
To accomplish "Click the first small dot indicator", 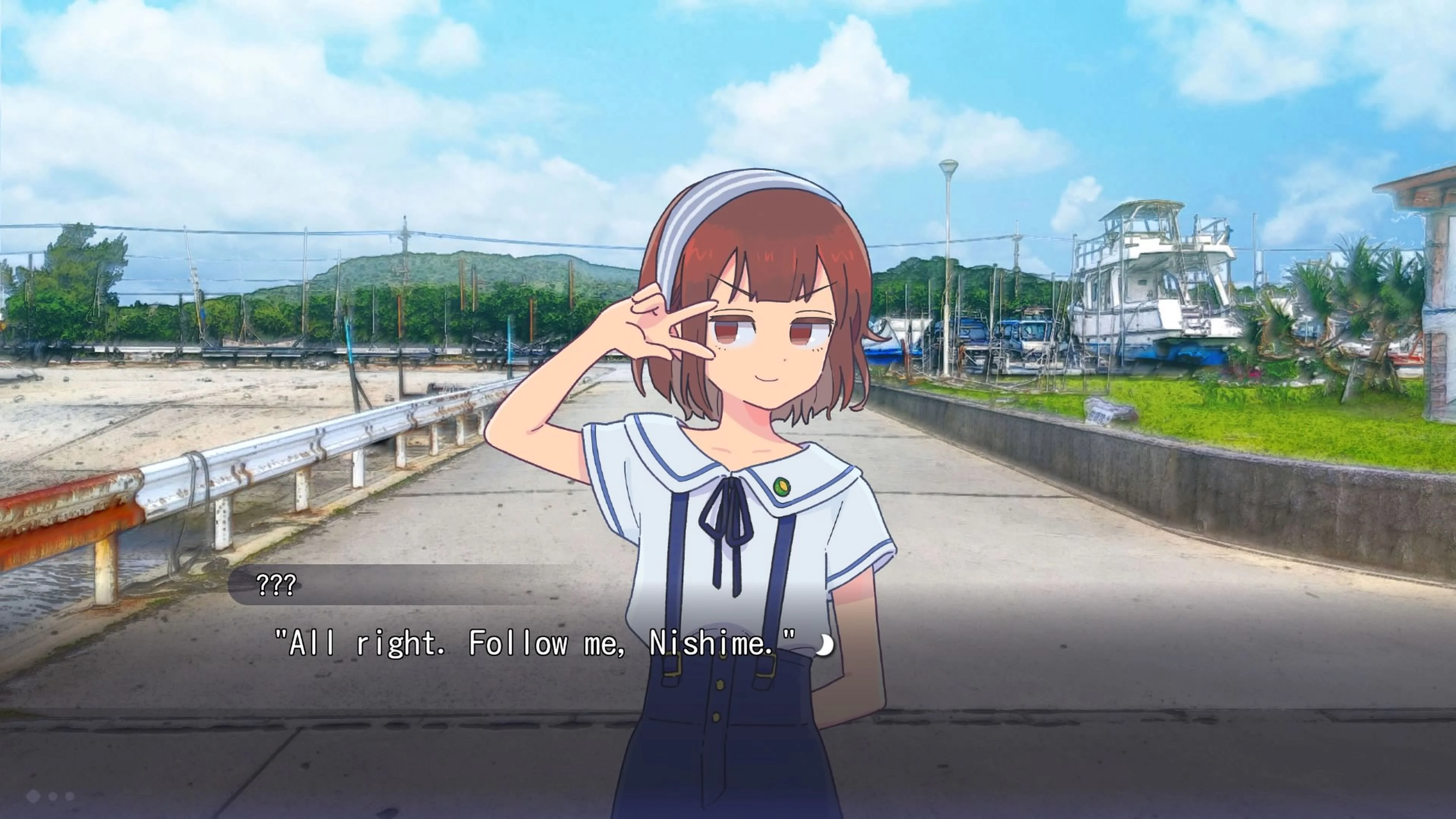I will 53,796.
